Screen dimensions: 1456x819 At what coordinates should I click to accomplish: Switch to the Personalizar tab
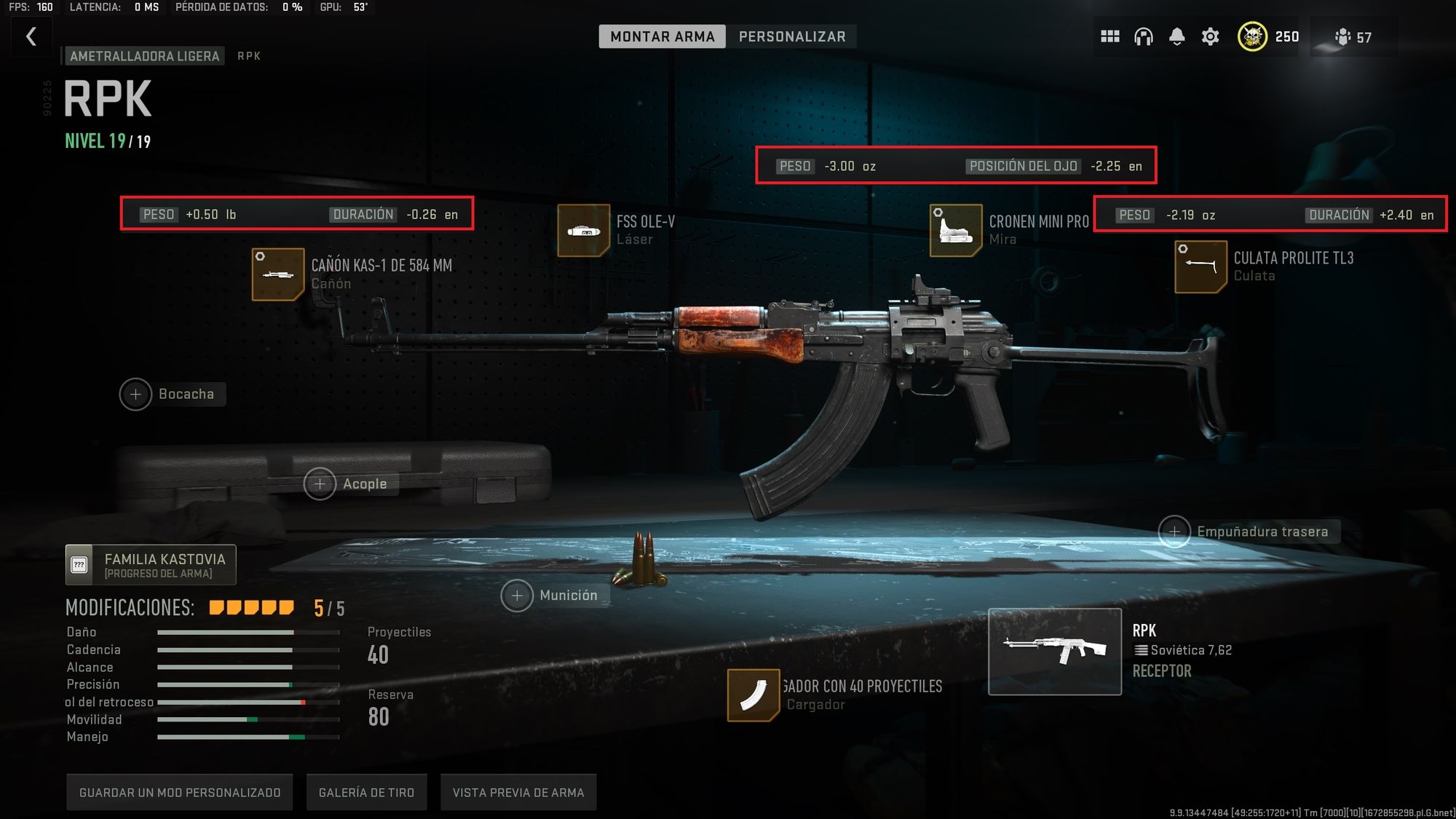(791, 36)
